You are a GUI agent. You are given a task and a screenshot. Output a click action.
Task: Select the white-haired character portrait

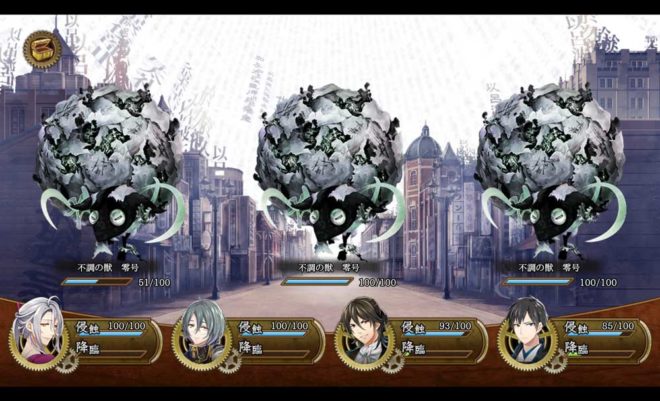38,329
